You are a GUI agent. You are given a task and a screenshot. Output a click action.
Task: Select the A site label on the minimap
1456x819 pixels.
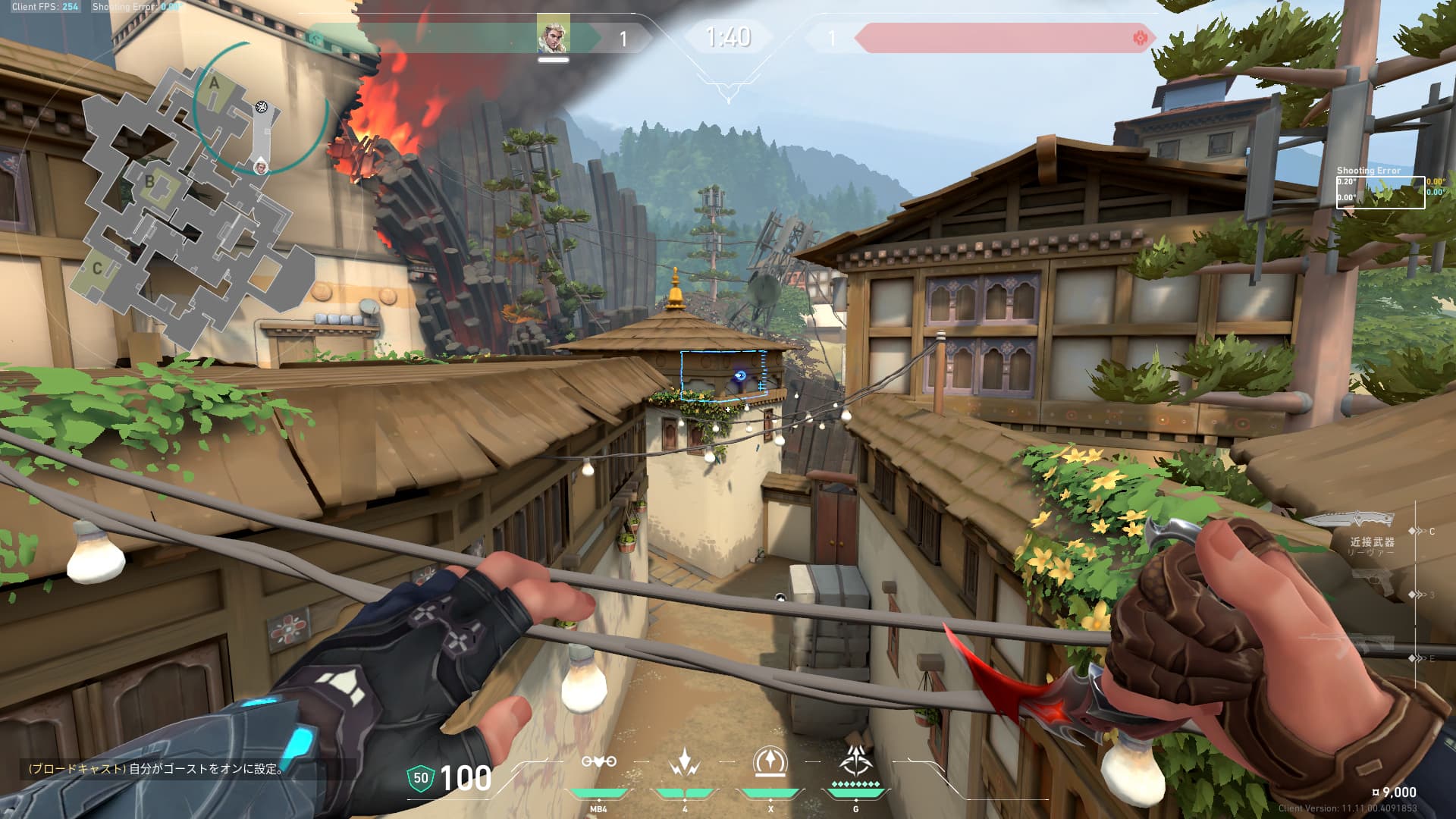point(214,83)
